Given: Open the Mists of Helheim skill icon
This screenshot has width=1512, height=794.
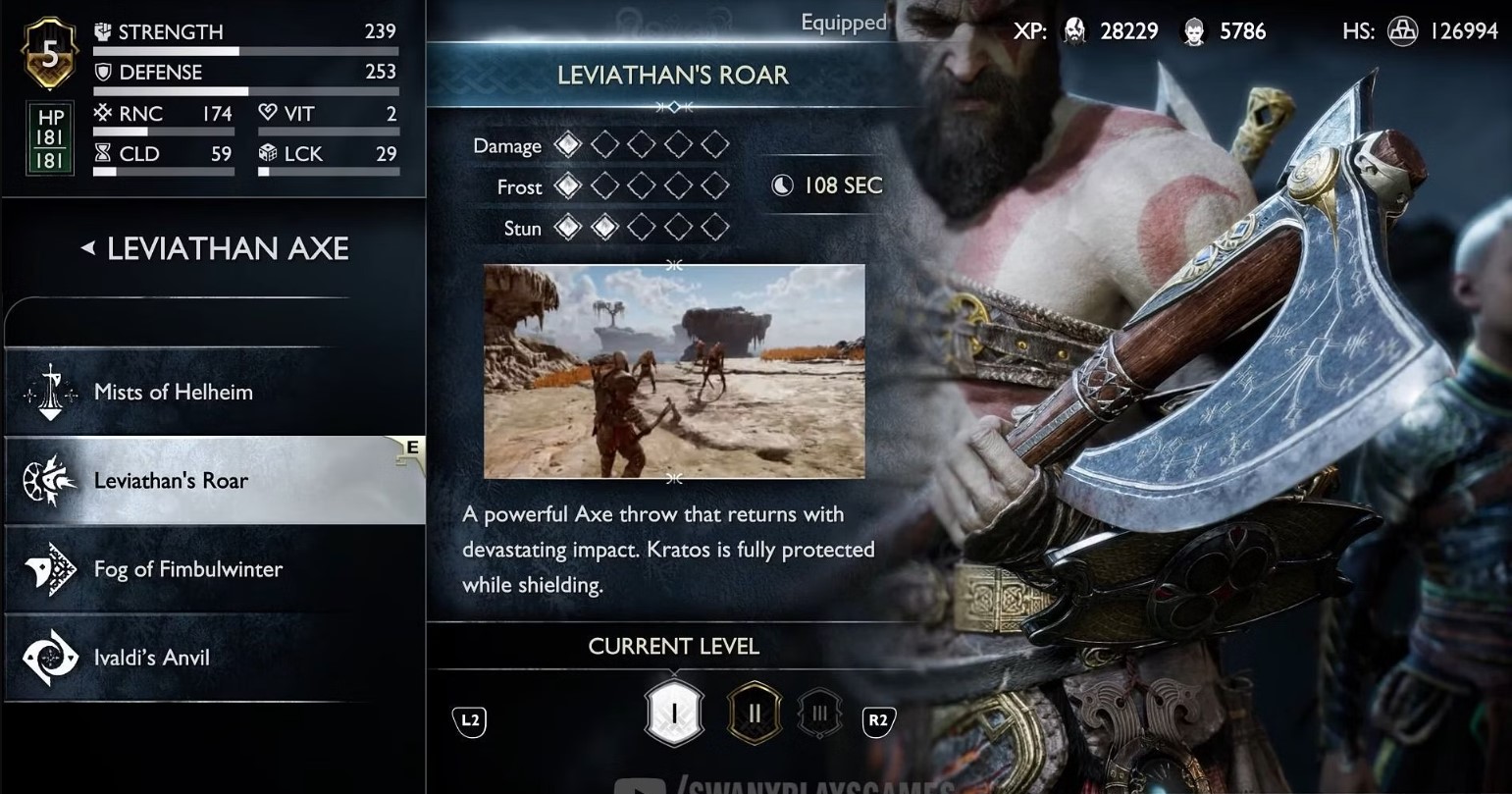Looking at the screenshot, I should [48, 391].
